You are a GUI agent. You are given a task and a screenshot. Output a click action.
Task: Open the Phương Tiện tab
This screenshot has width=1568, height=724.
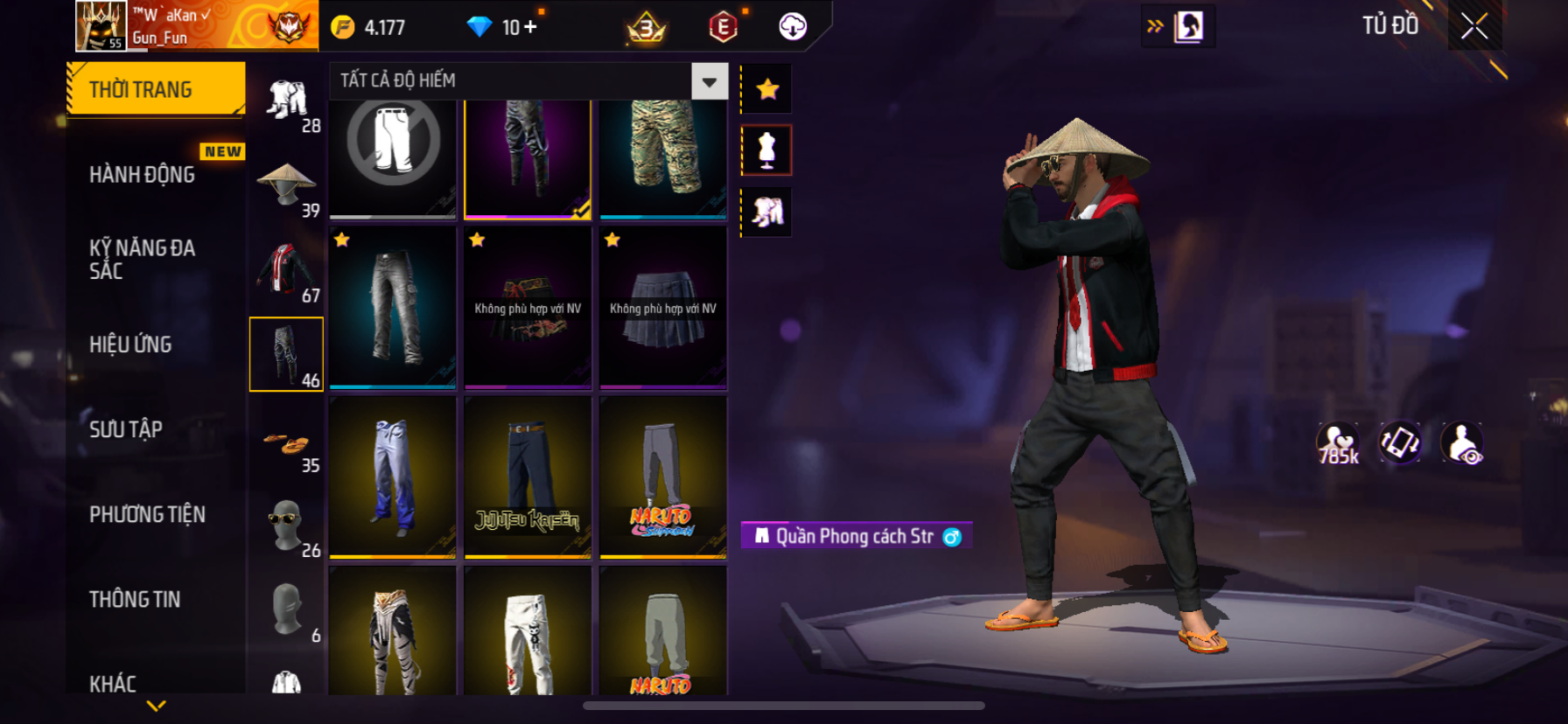[147, 514]
